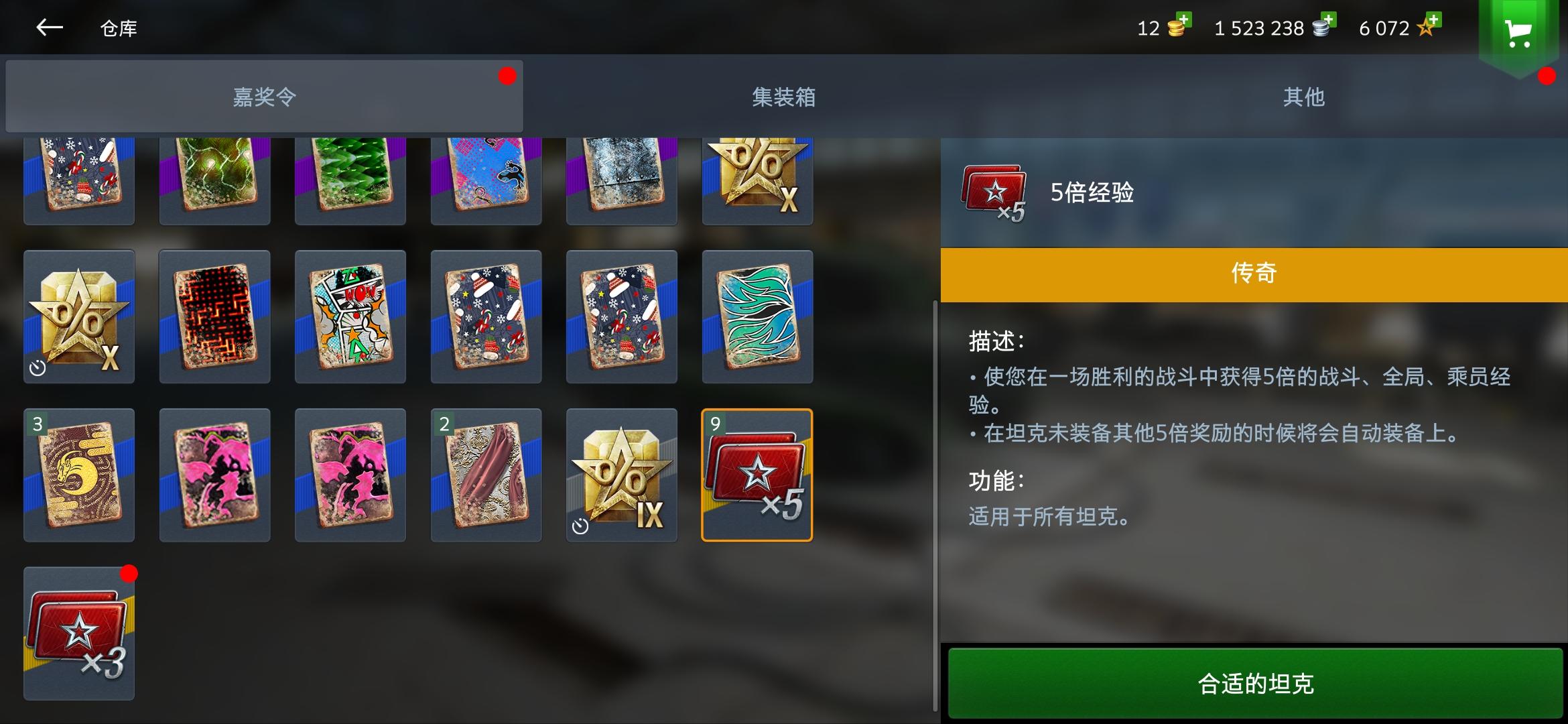1568x724 pixels.
Task: Click the 传奇 rarity banner
Action: coord(1253,272)
